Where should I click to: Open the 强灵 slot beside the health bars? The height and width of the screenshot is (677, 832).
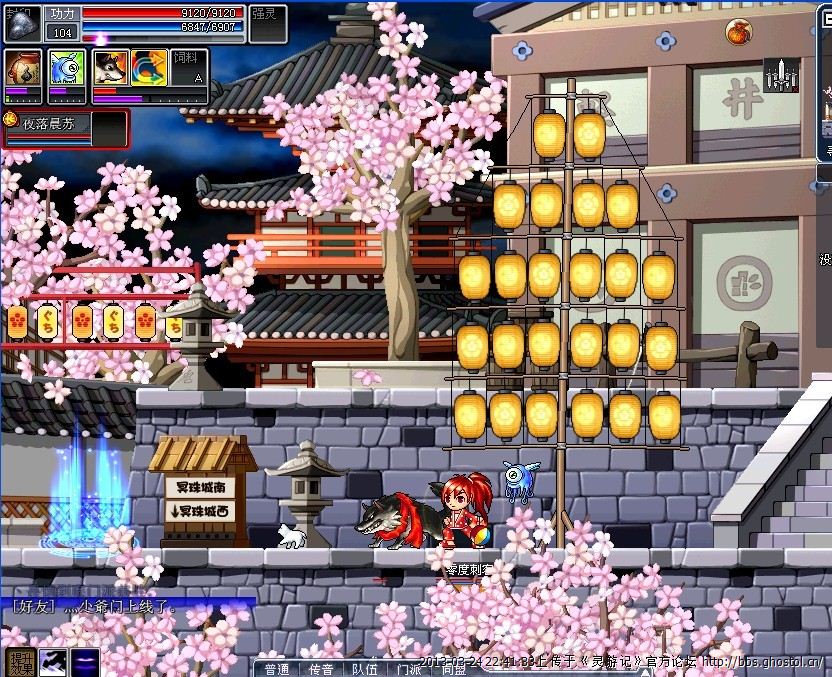click(267, 22)
